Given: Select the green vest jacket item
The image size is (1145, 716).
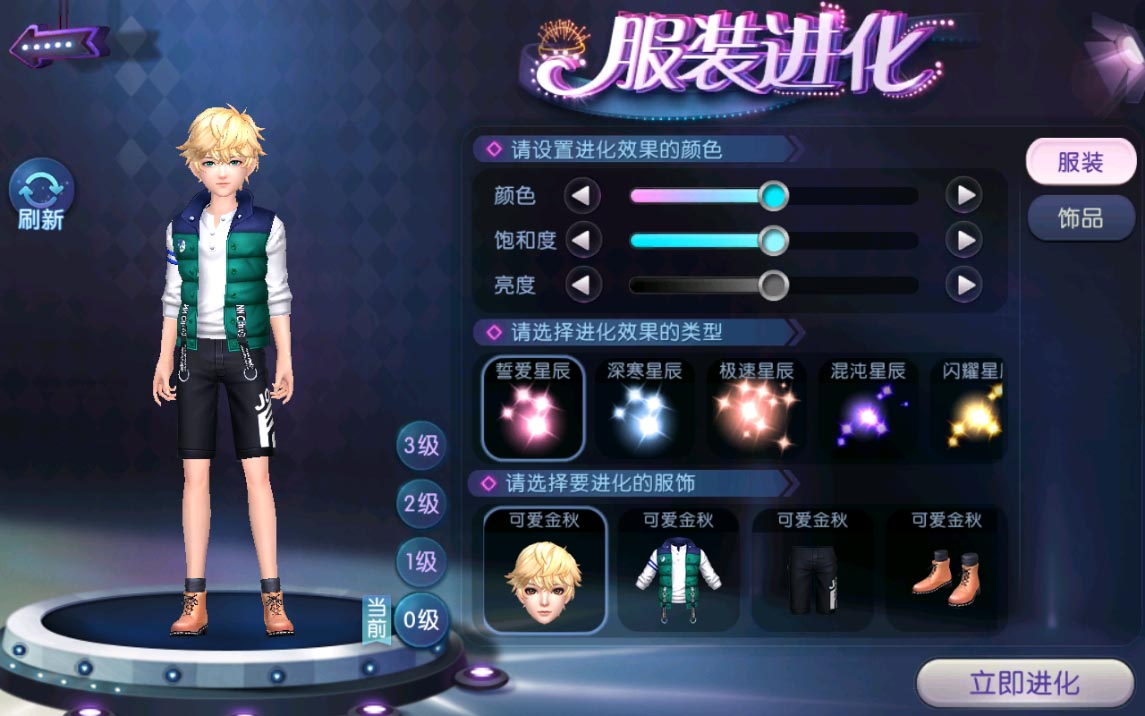Looking at the screenshot, I should coord(678,571).
